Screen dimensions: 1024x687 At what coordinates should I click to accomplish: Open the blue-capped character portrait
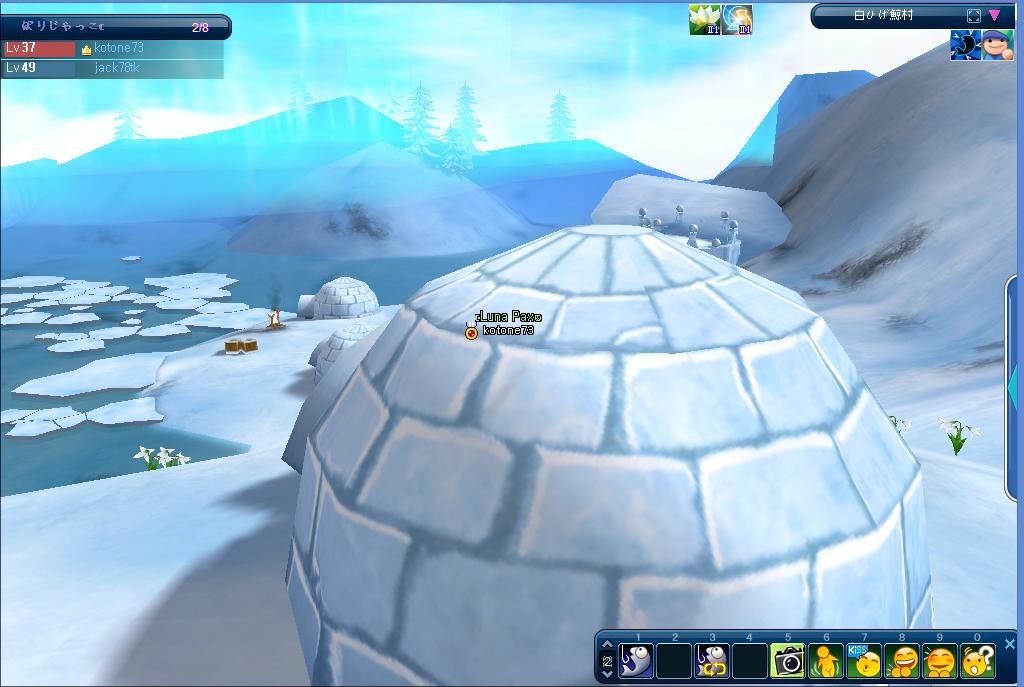[x=997, y=45]
